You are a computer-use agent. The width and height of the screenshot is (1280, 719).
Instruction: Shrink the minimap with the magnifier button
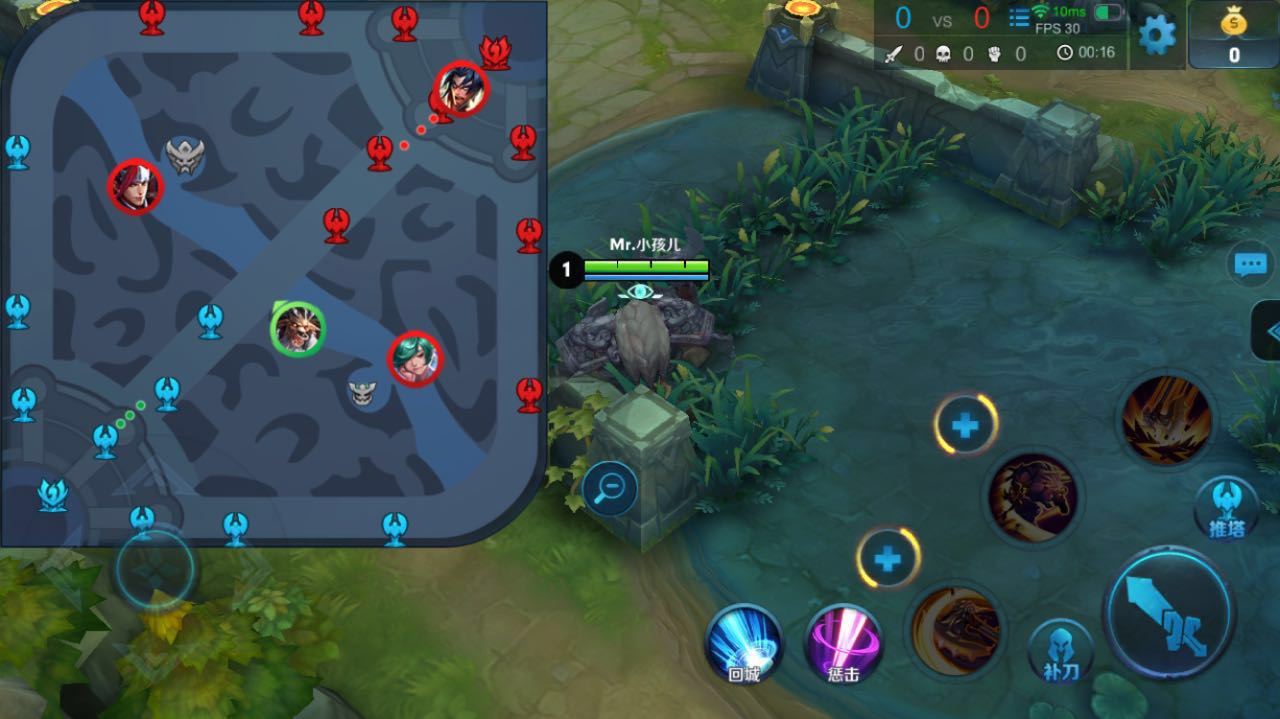[x=610, y=489]
